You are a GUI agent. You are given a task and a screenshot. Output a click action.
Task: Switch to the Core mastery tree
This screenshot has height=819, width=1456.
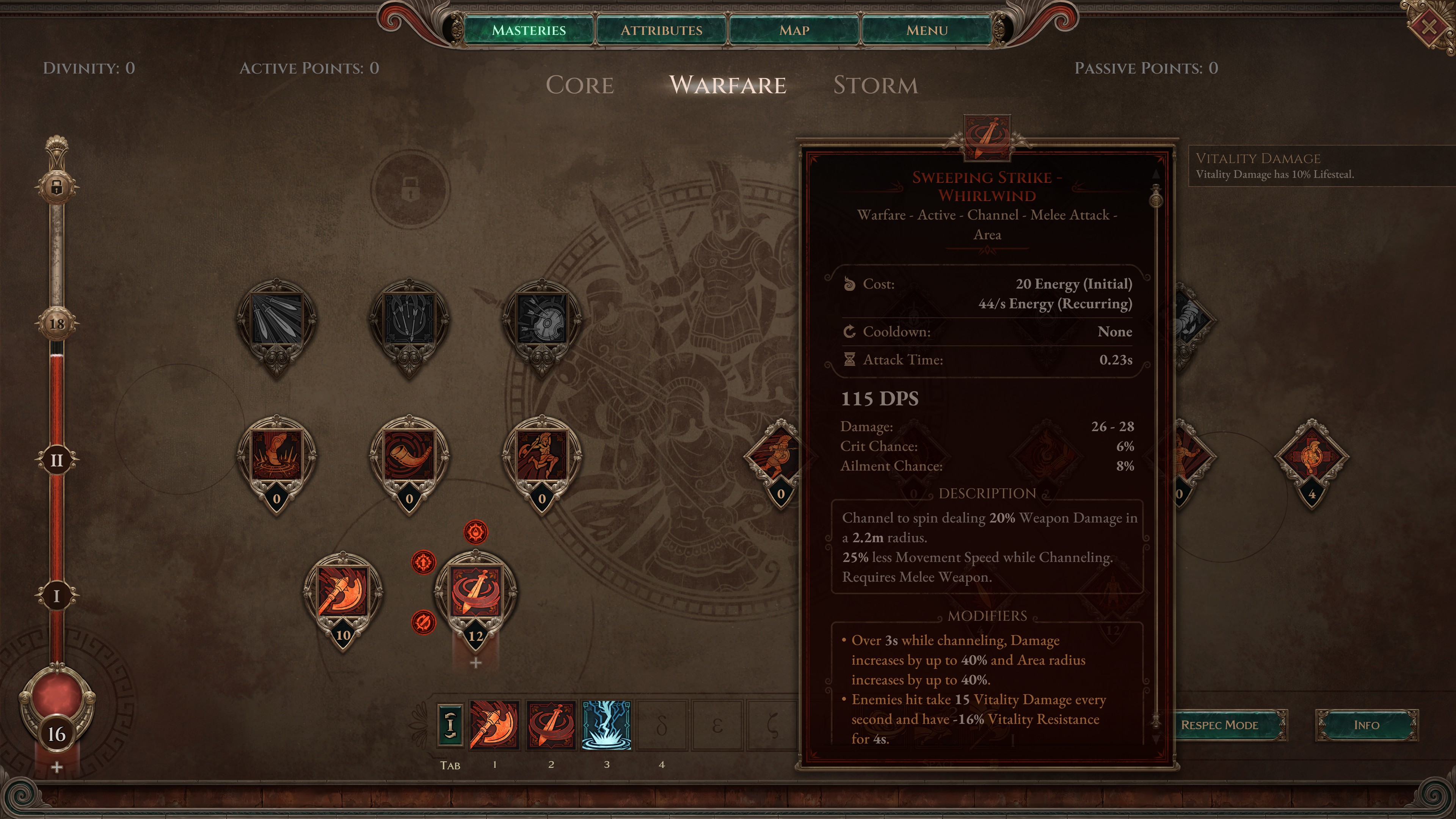point(579,85)
